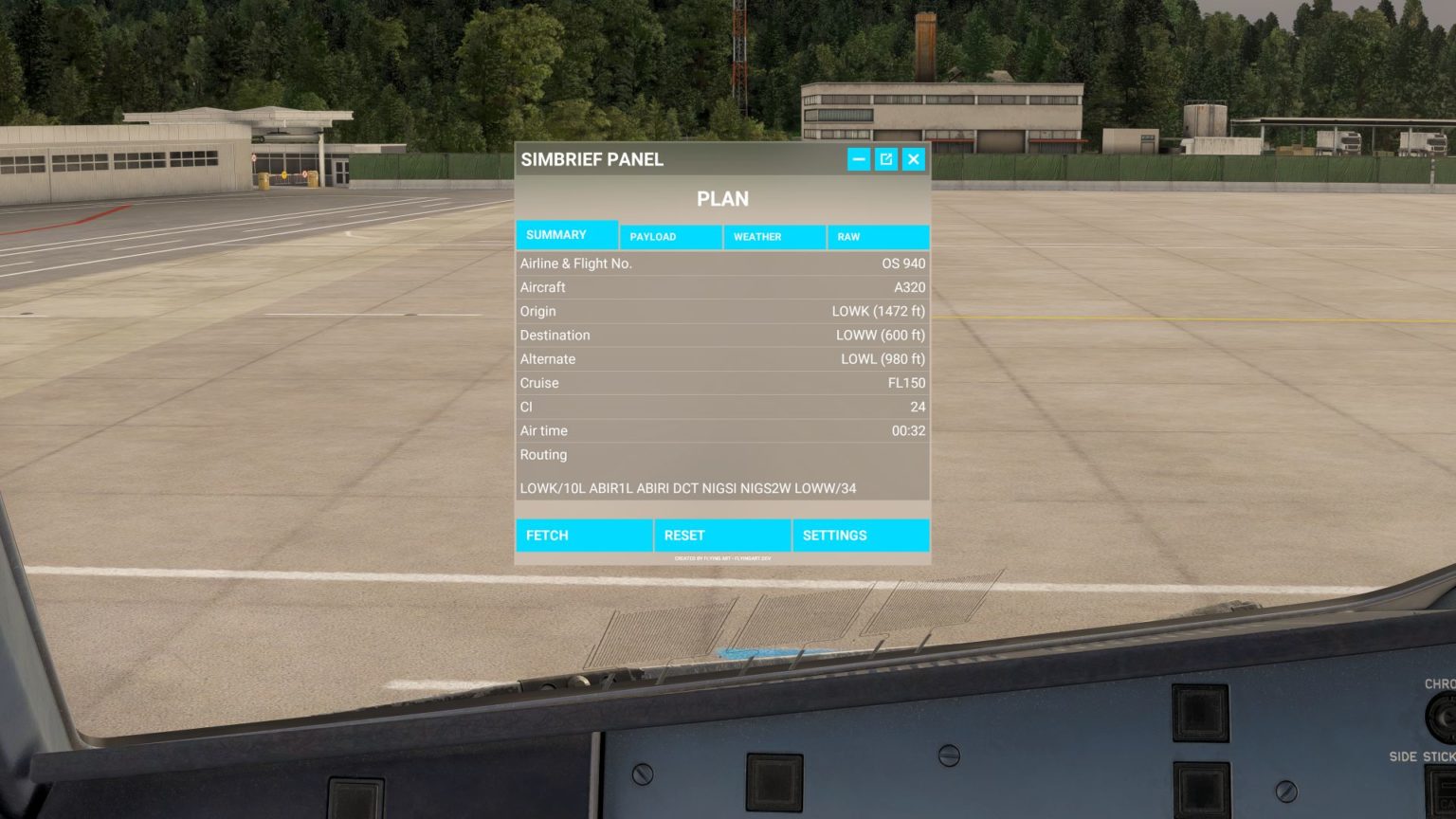1456x819 pixels.
Task: Click the CI value 24
Action: [722, 407]
